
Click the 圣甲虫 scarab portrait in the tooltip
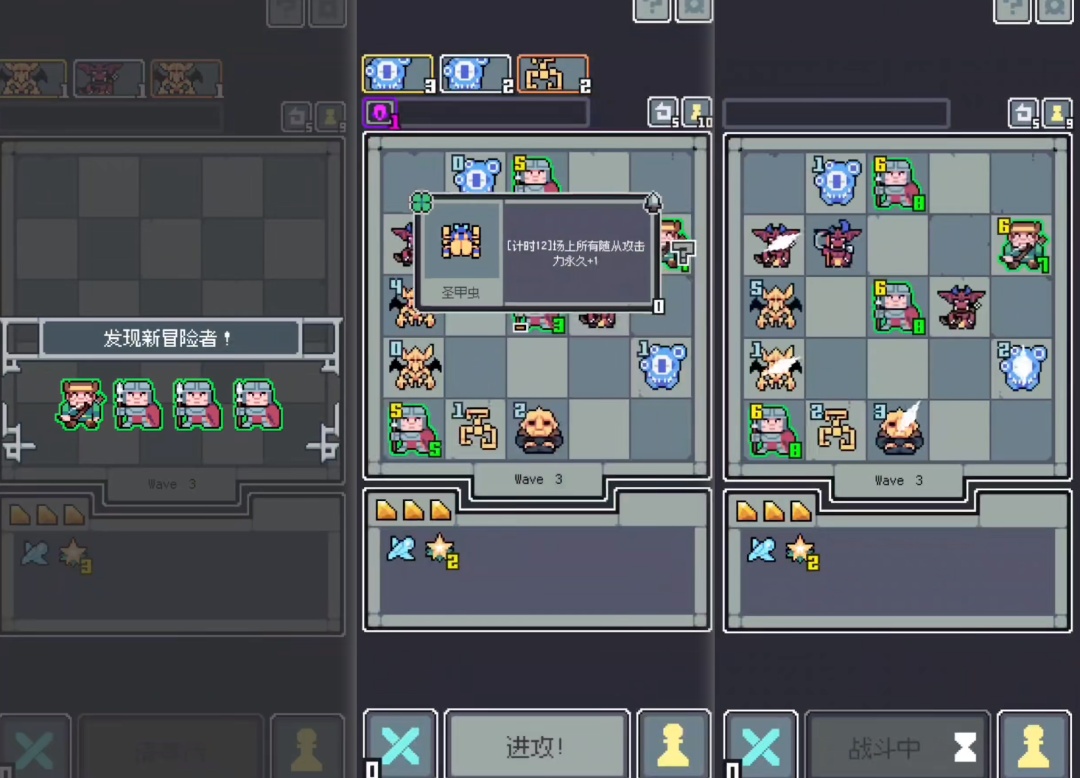click(x=461, y=243)
